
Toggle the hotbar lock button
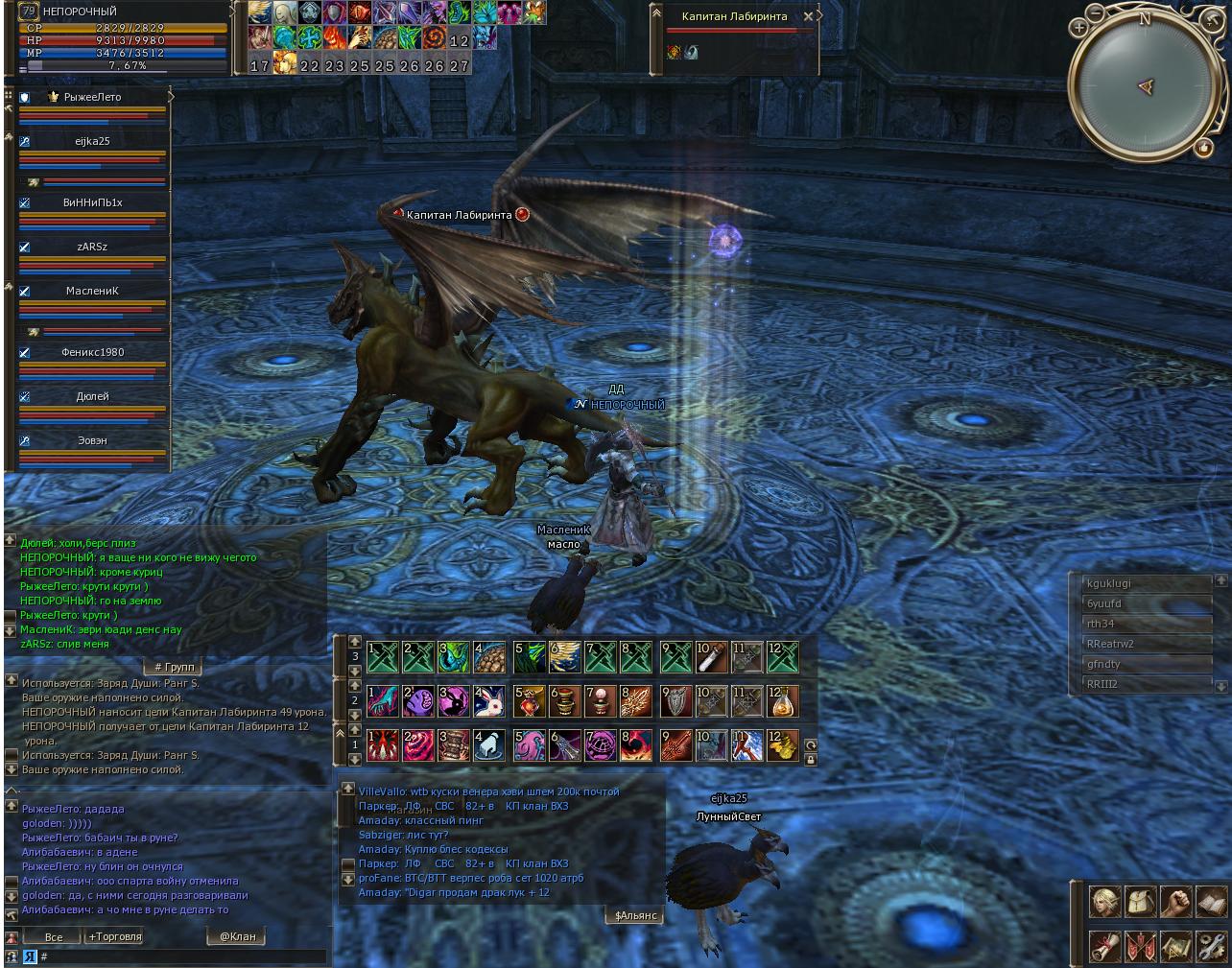click(x=811, y=759)
